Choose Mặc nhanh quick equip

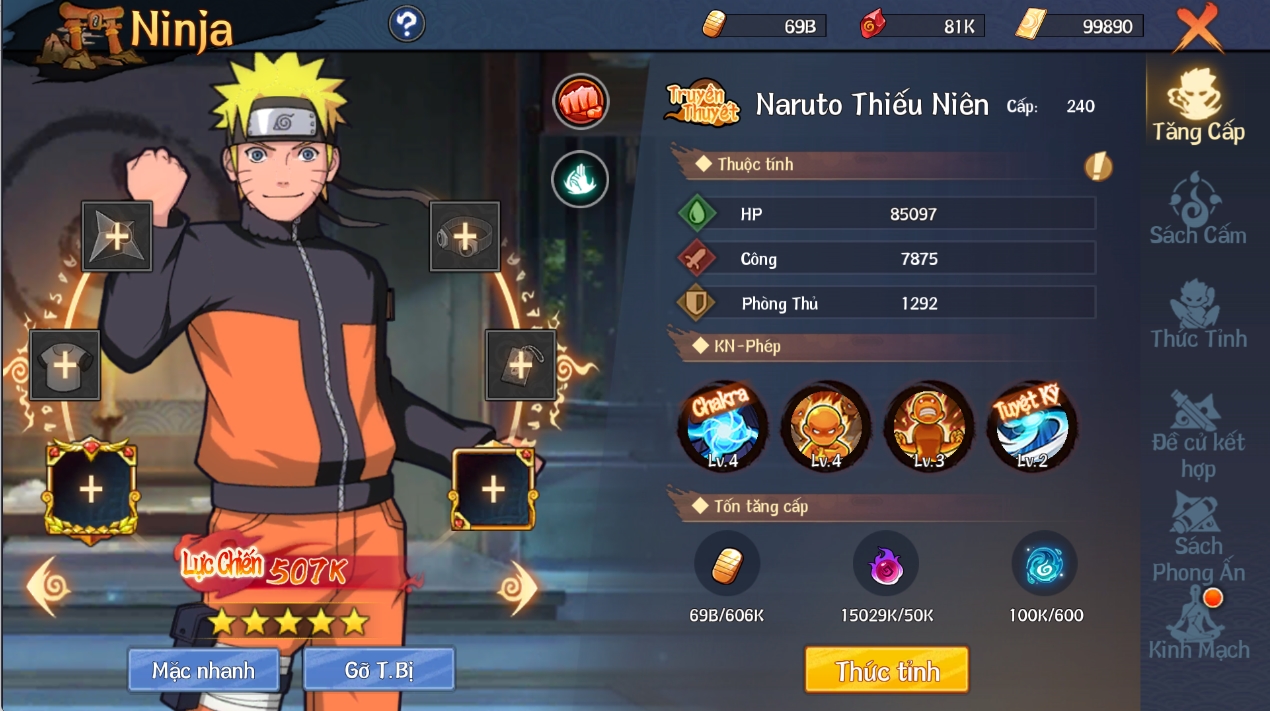[203, 670]
